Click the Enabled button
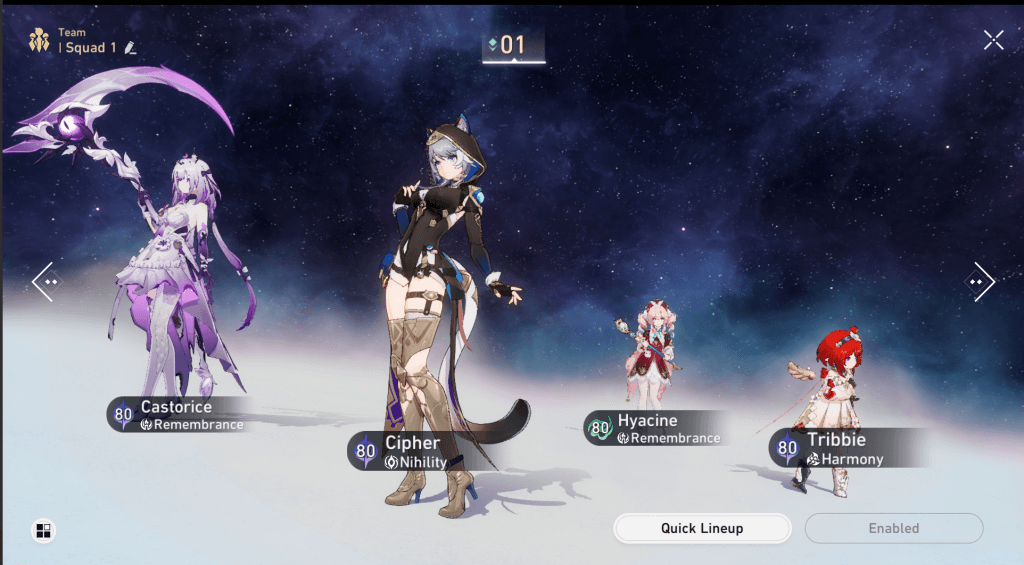This screenshot has height=565, width=1024. [x=893, y=528]
